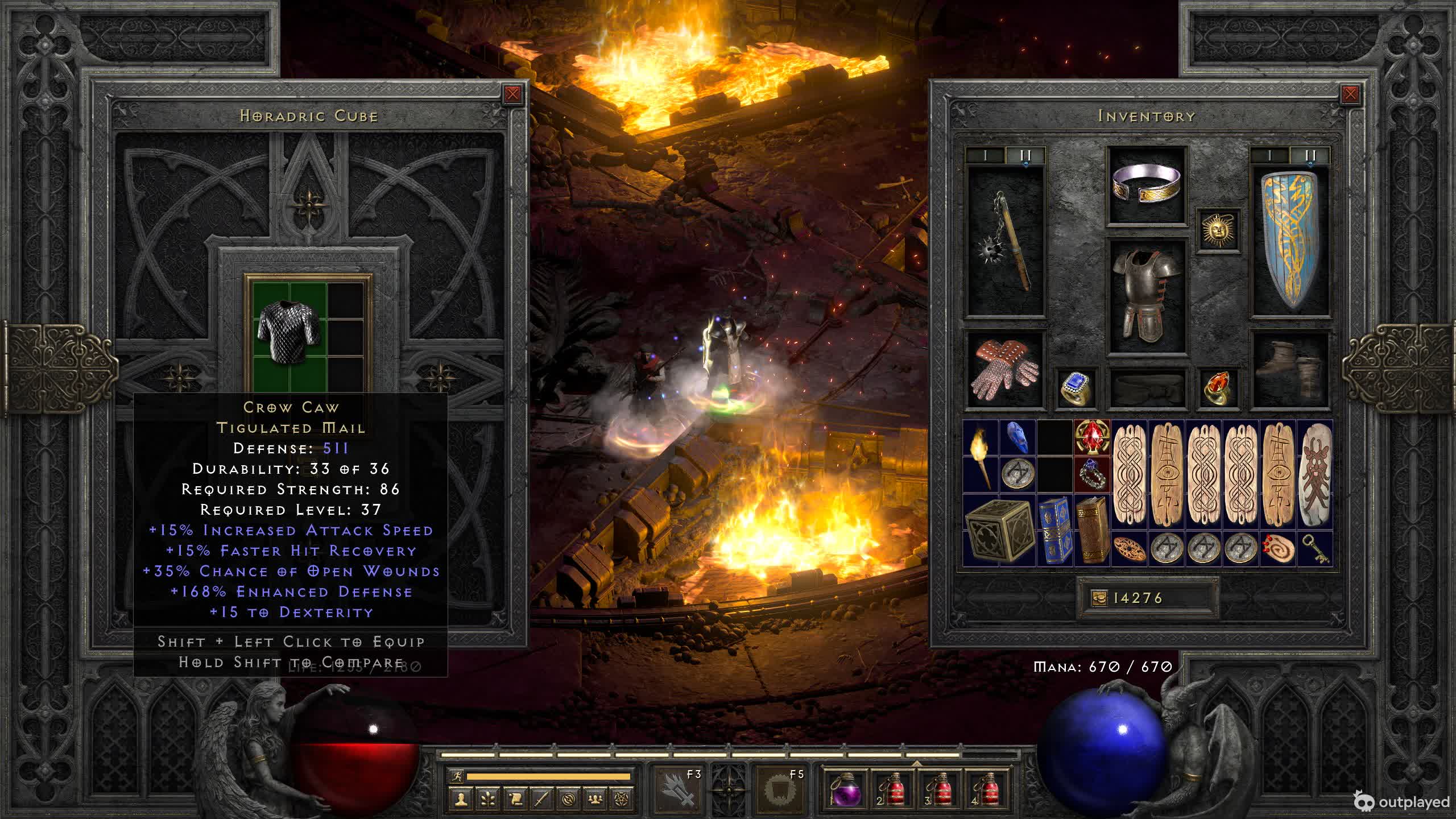Select the blue painted kite shield
Viewport: 1456px width, 819px height.
(x=1290, y=240)
